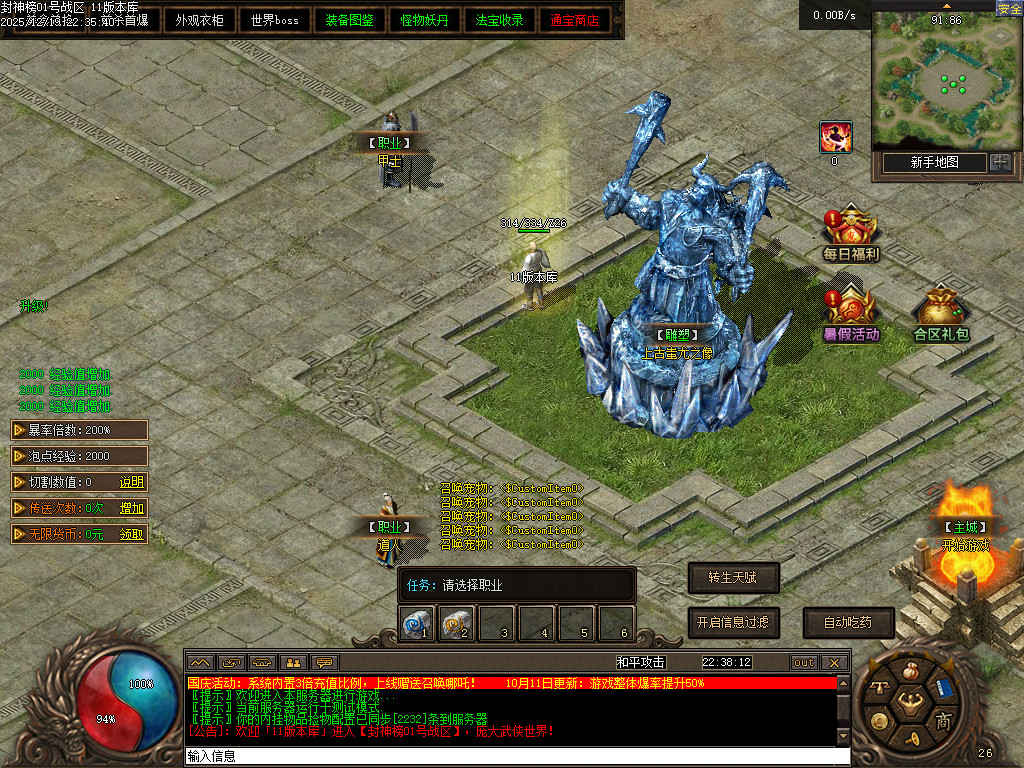
Task: Select the 怪物妖丹 menu button
Action: (425, 20)
